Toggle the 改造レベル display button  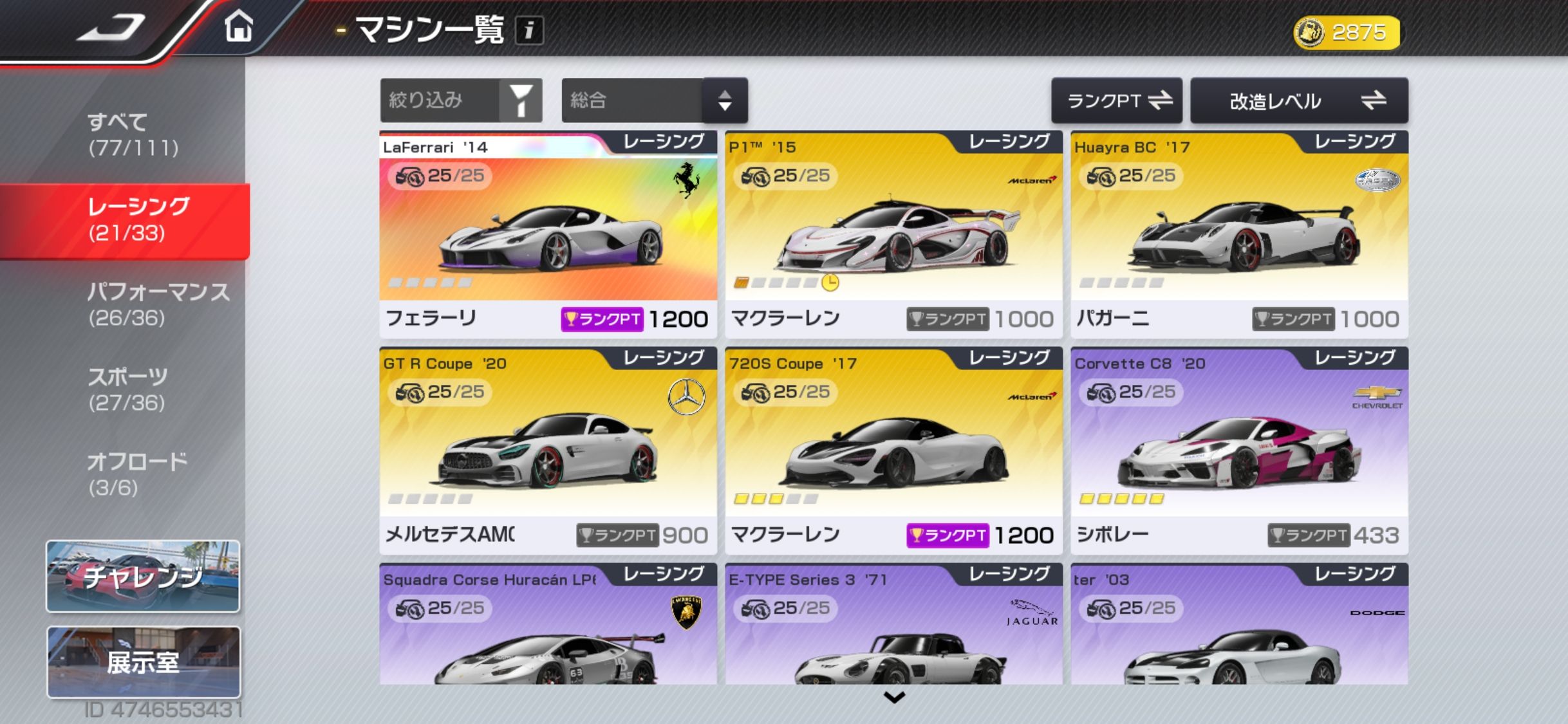1299,100
